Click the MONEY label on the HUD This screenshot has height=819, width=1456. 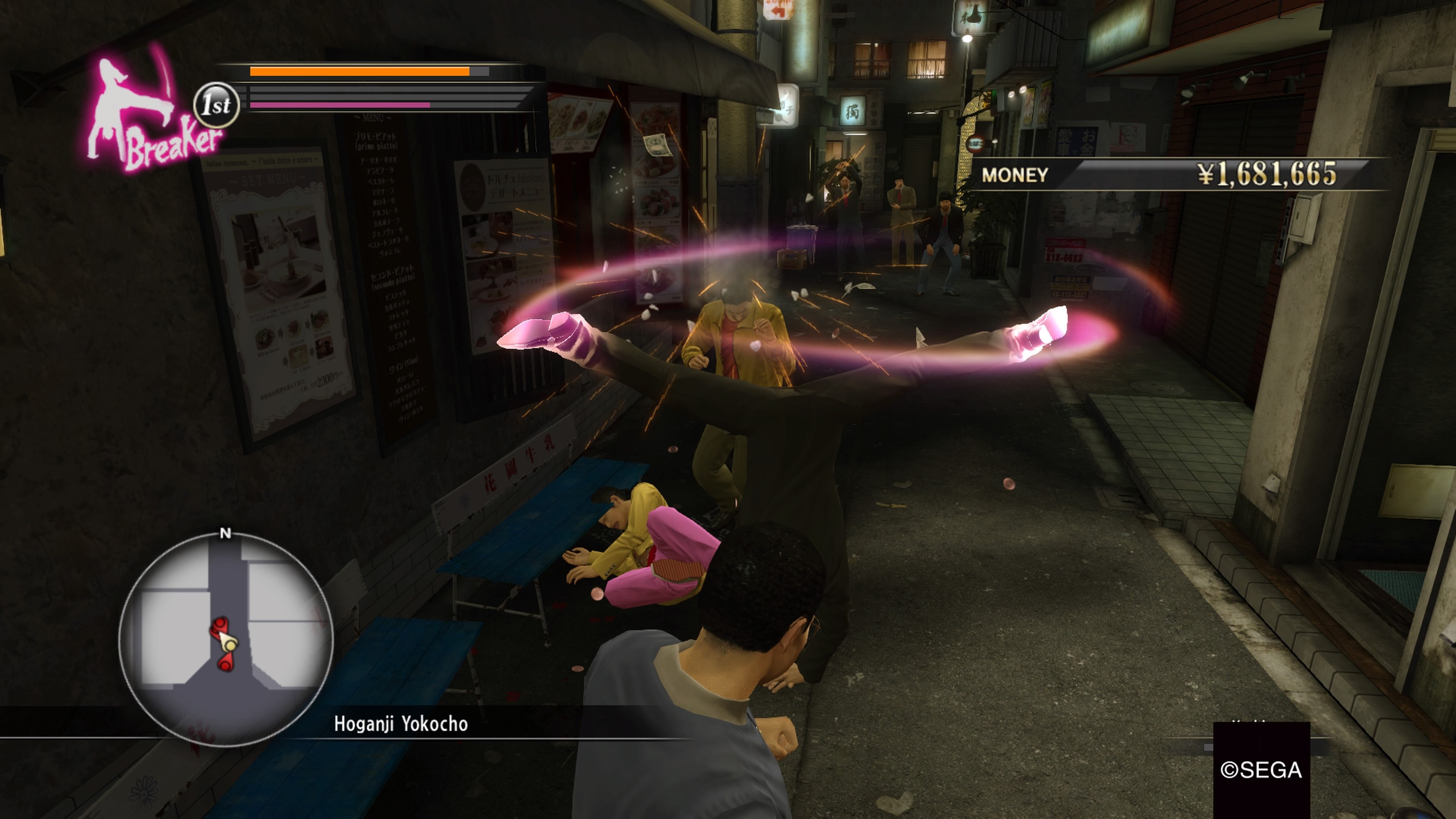[1015, 176]
